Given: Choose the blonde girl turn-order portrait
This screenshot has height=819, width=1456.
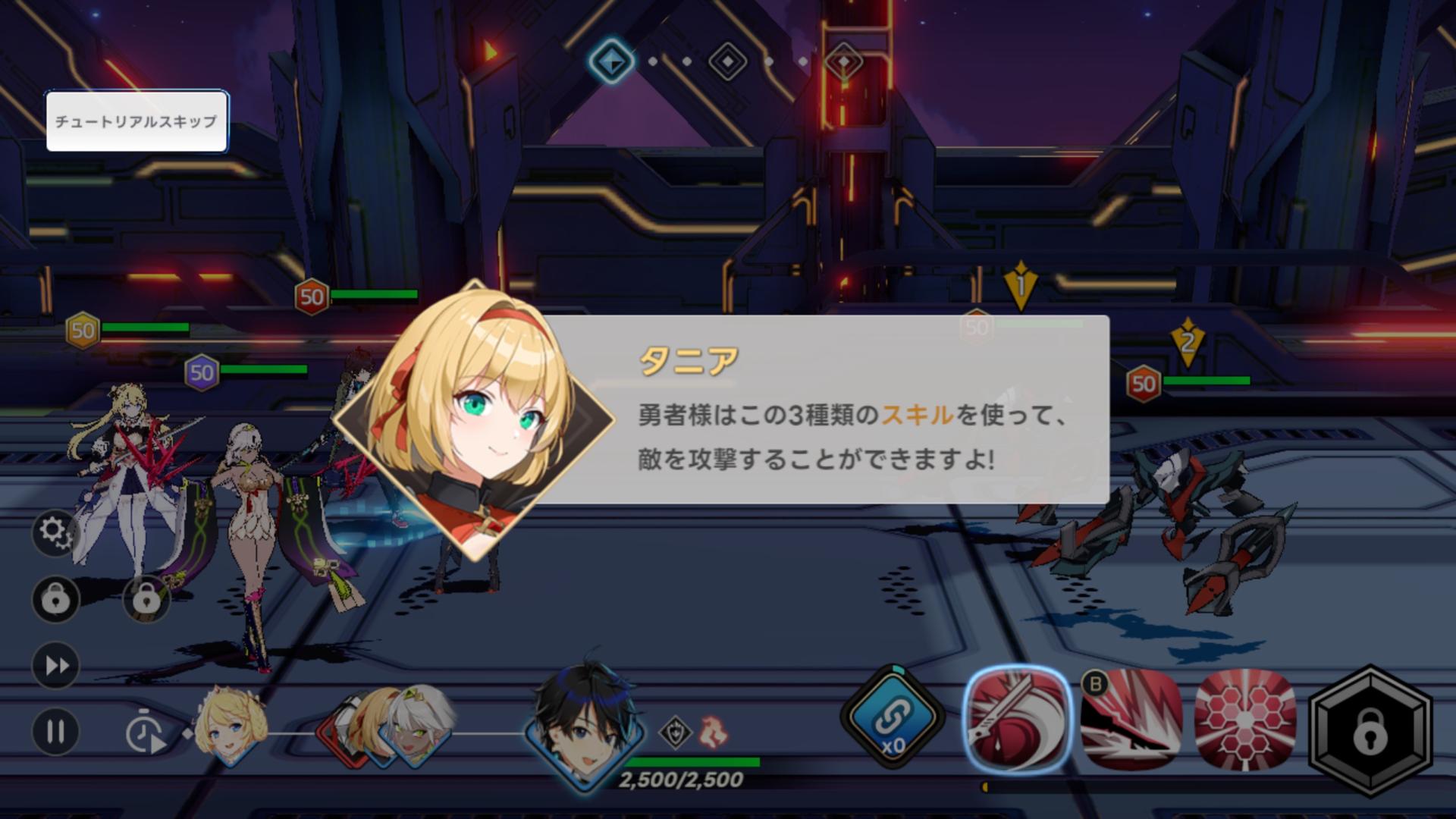Looking at the screenshot, I should tap(229, 726).
